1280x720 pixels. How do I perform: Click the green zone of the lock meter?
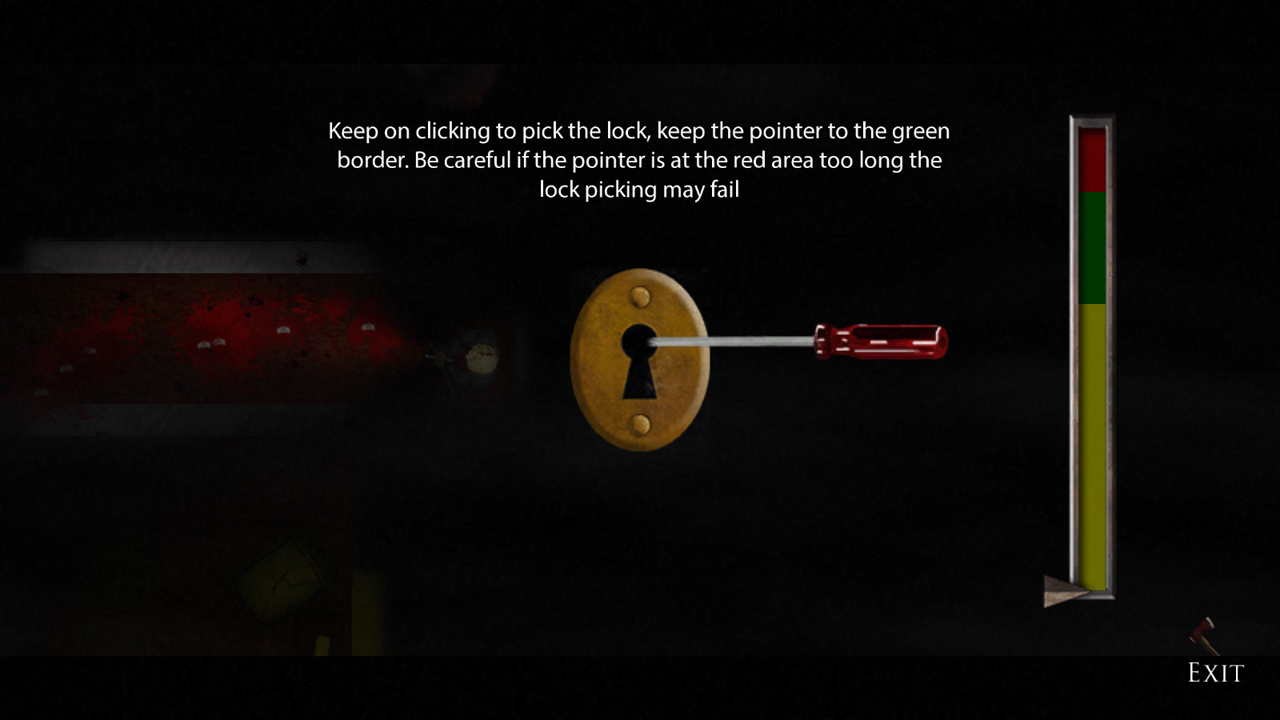coord(1093,250)
